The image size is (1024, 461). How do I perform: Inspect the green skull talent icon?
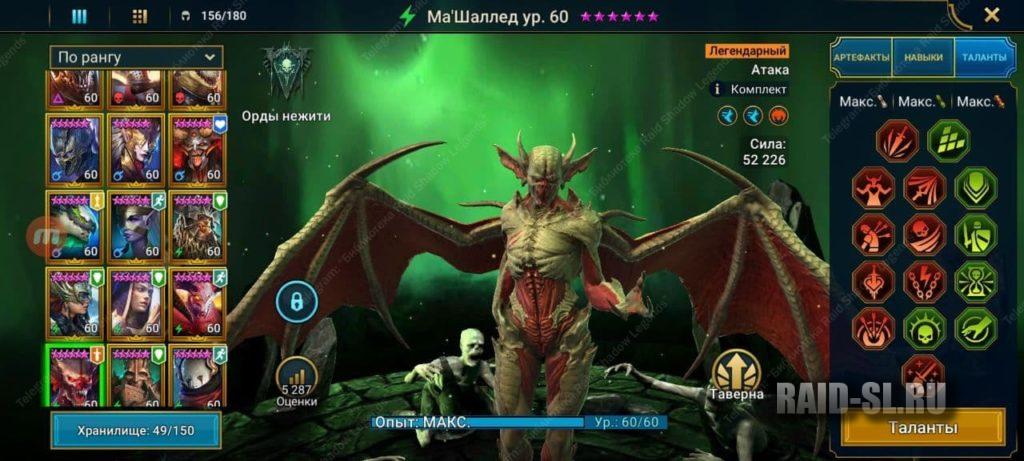click(923, 329)
